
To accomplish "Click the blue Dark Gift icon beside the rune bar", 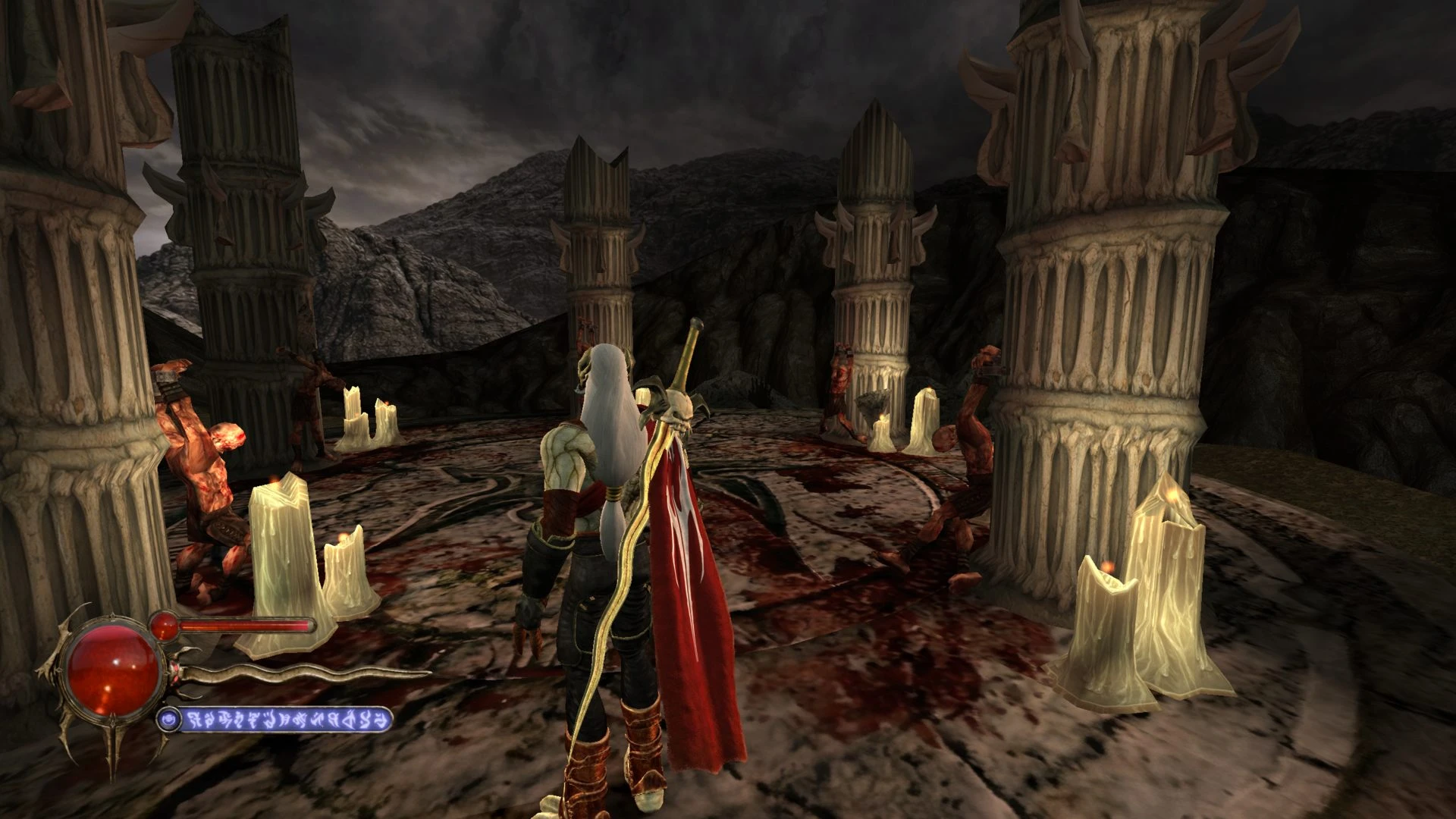I will 169,718.
